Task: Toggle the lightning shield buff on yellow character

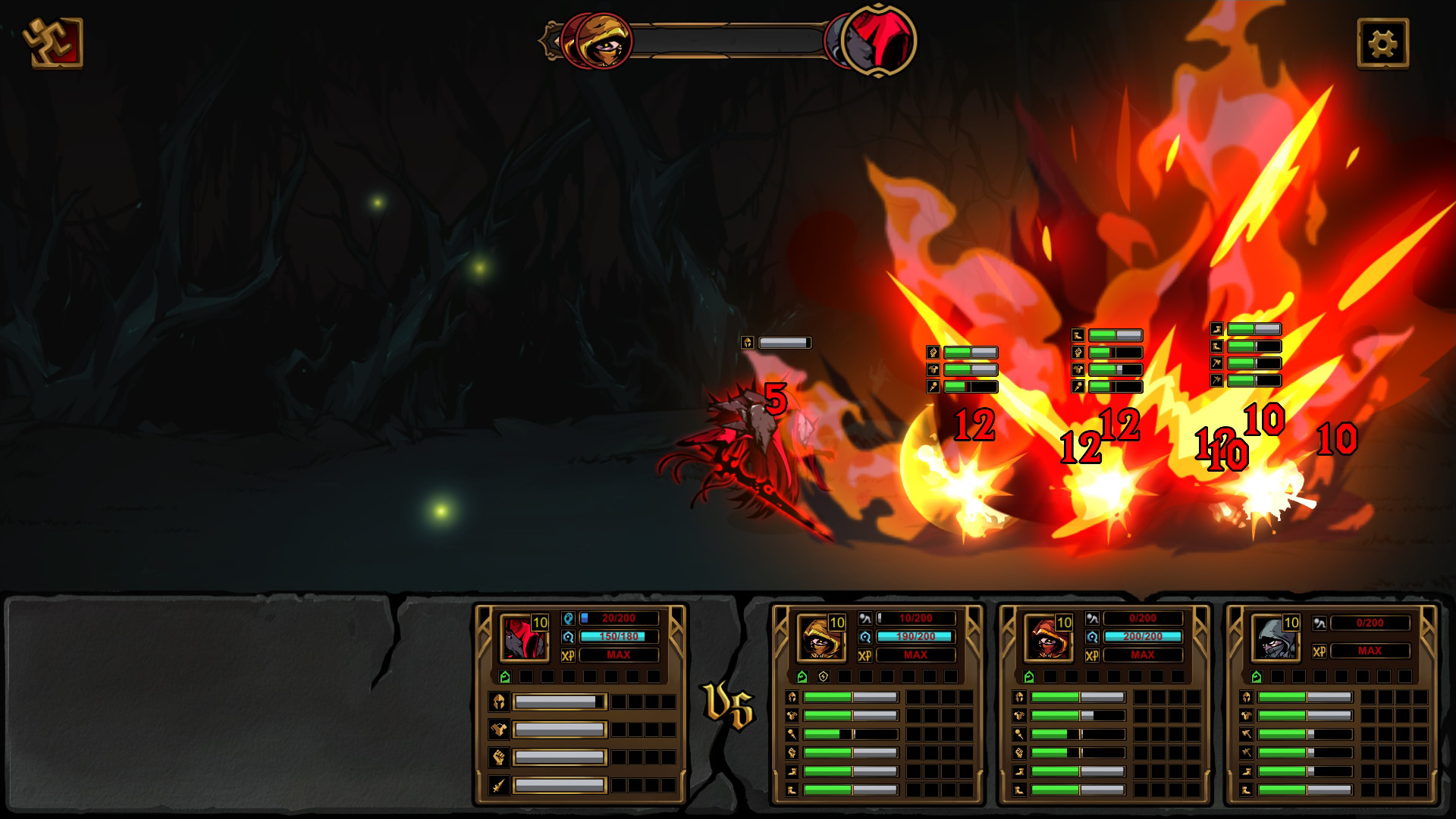Action: [824, 676]
